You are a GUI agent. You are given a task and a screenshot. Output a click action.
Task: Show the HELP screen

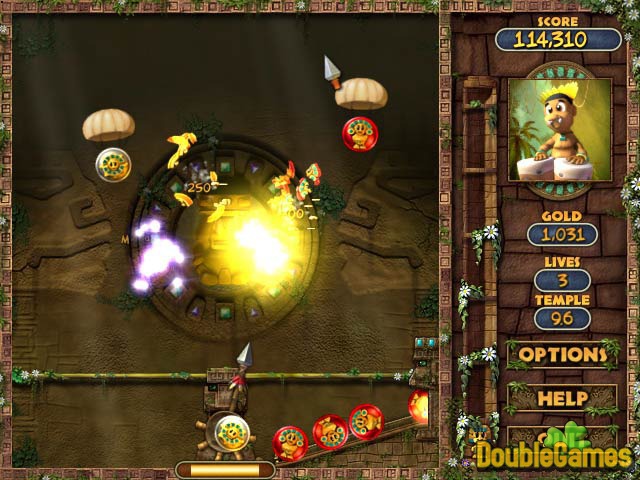pos(562,398)
